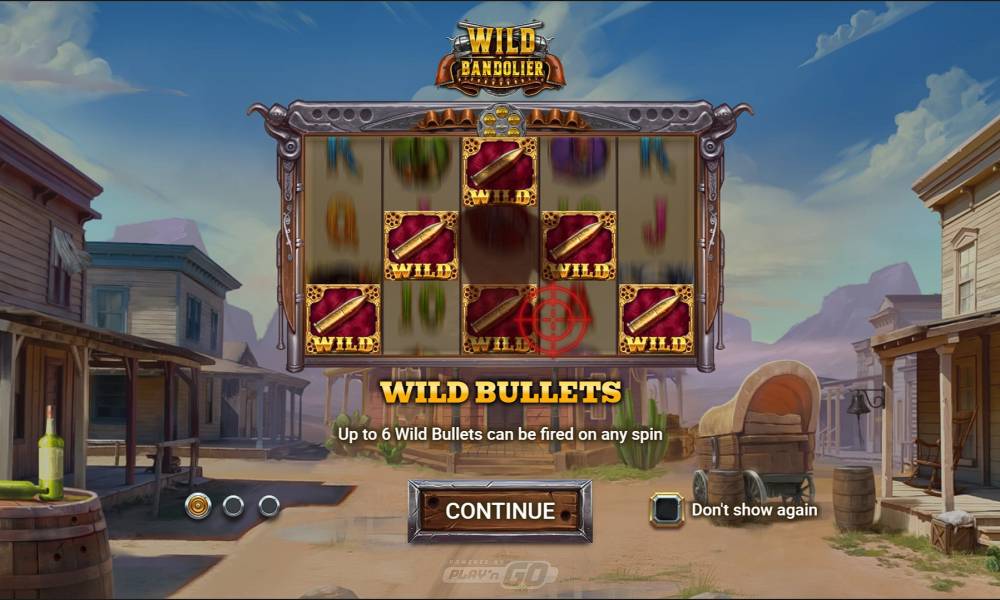Tick the "Don't show again" checkbox
The width and height of the screenshot is (1000, 600).
(666, 510)
